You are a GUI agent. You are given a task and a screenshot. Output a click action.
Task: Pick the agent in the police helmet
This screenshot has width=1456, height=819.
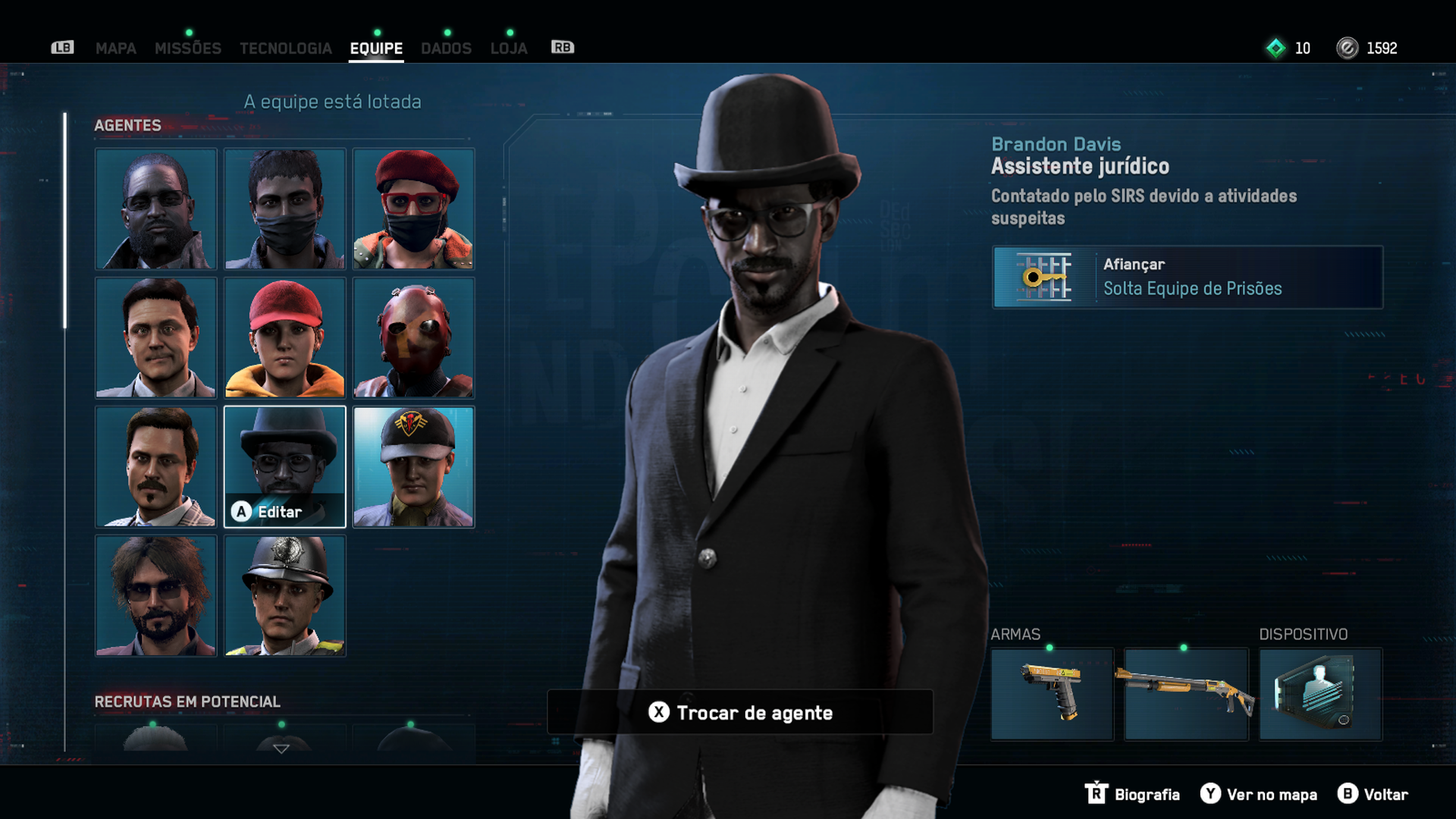(x=284, y=595)
